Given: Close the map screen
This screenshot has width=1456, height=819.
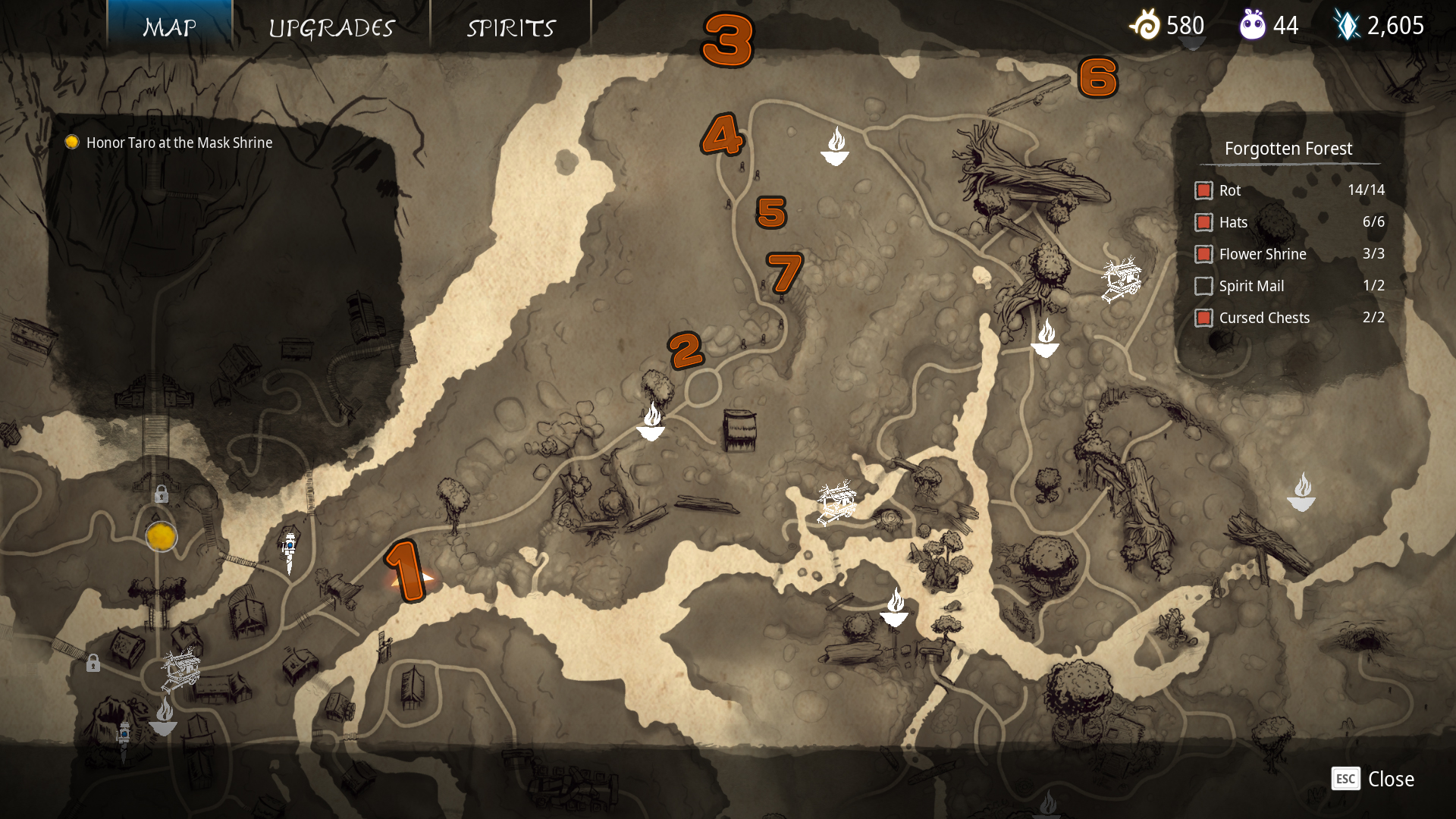Looking at the screenshot, I should [x=1373, y=779].
